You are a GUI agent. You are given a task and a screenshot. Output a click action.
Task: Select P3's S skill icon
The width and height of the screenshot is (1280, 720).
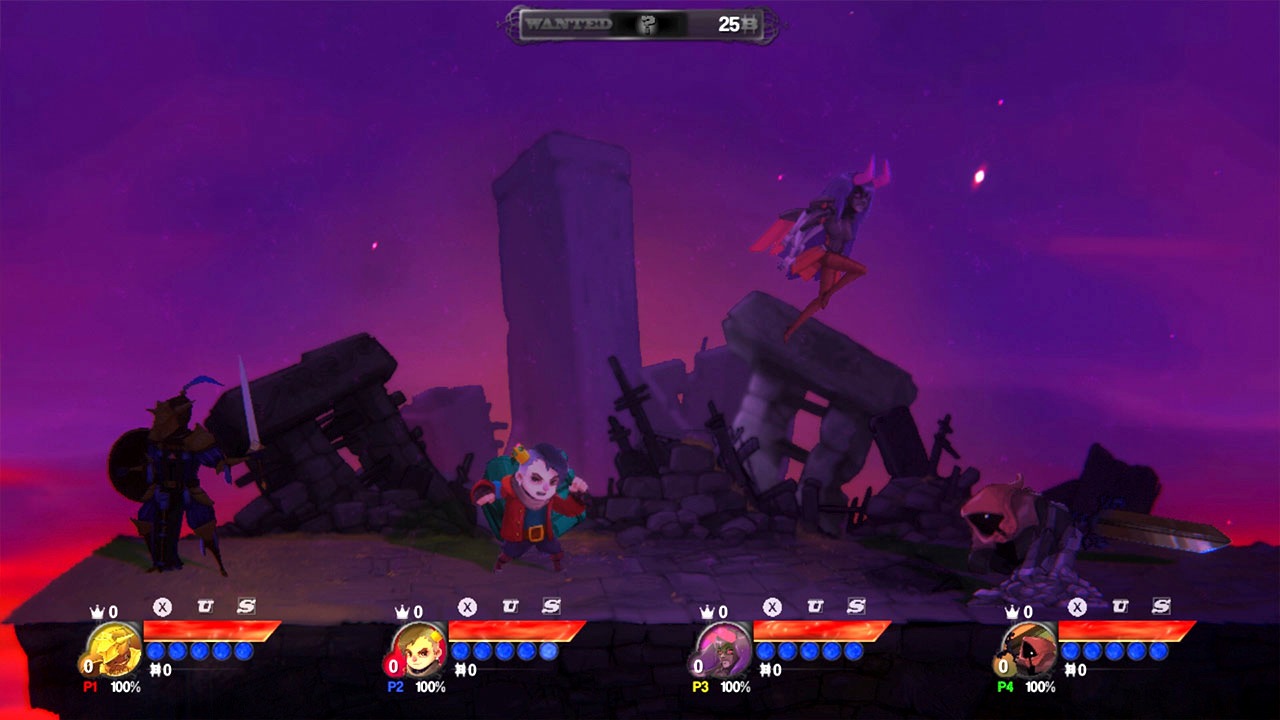coord(856,606)
